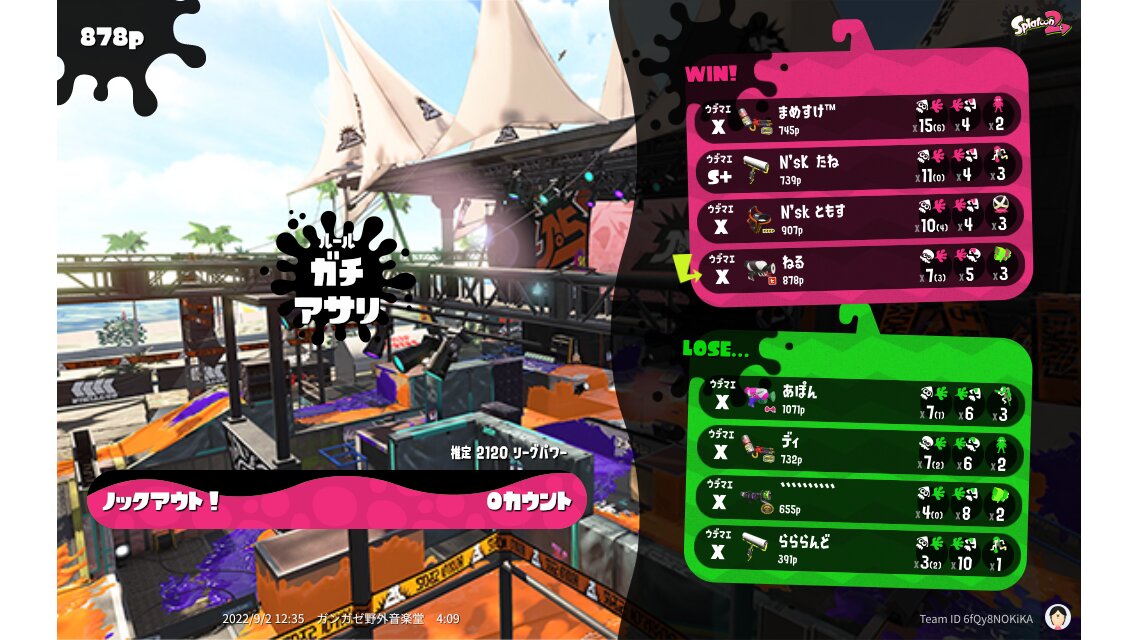The height and width of the screenshot is (640, 1138).
Task: Choose the N'sk ともす result row
Action: [x=858, y=218]
